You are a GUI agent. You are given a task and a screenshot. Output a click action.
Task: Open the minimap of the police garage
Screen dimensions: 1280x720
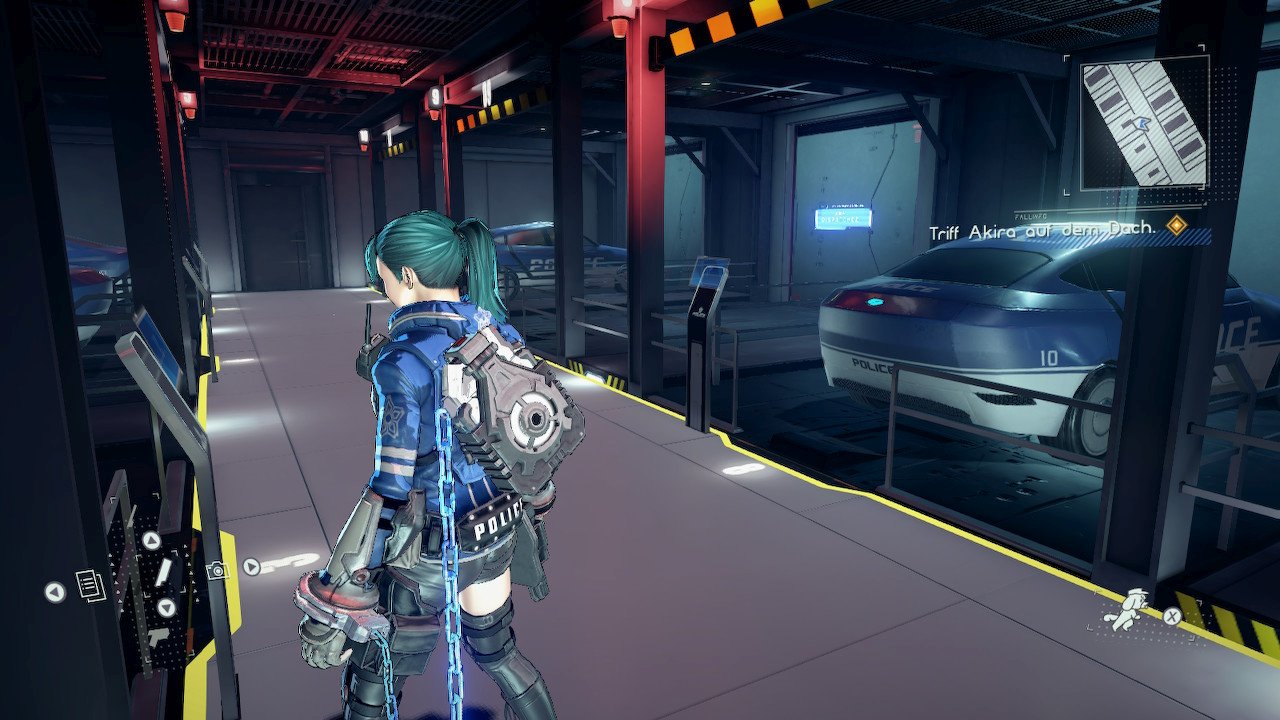1144,123
